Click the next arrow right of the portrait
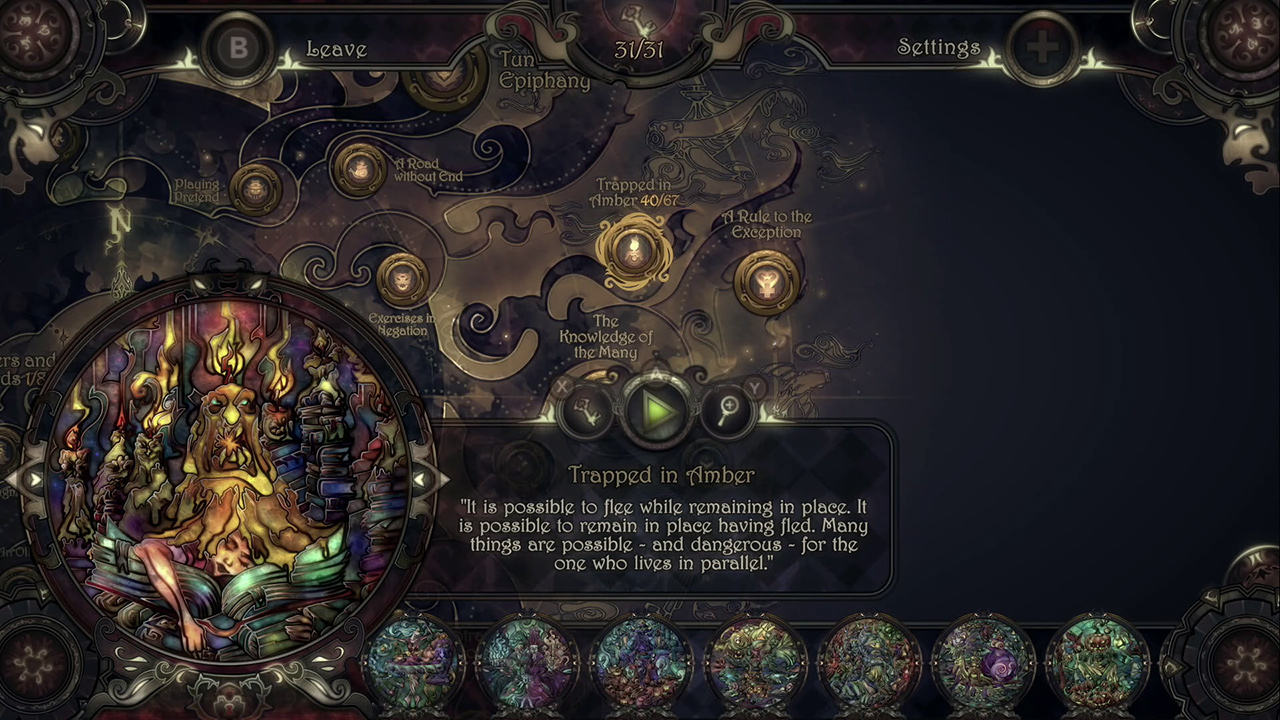 tap(421, 480)
